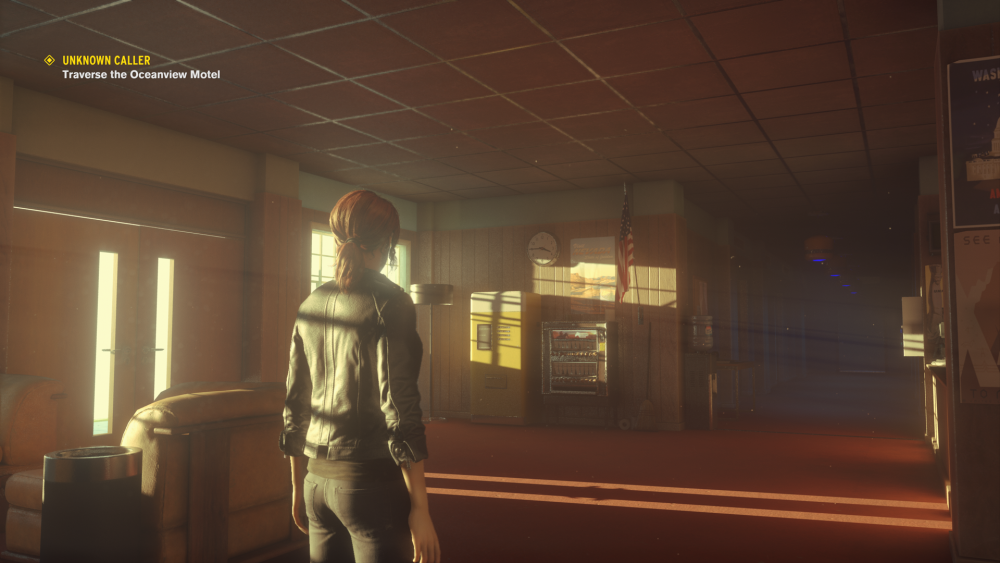Click the yellow mission diamond icon
Screen dimensions: 1000x563
coord(49,61)
